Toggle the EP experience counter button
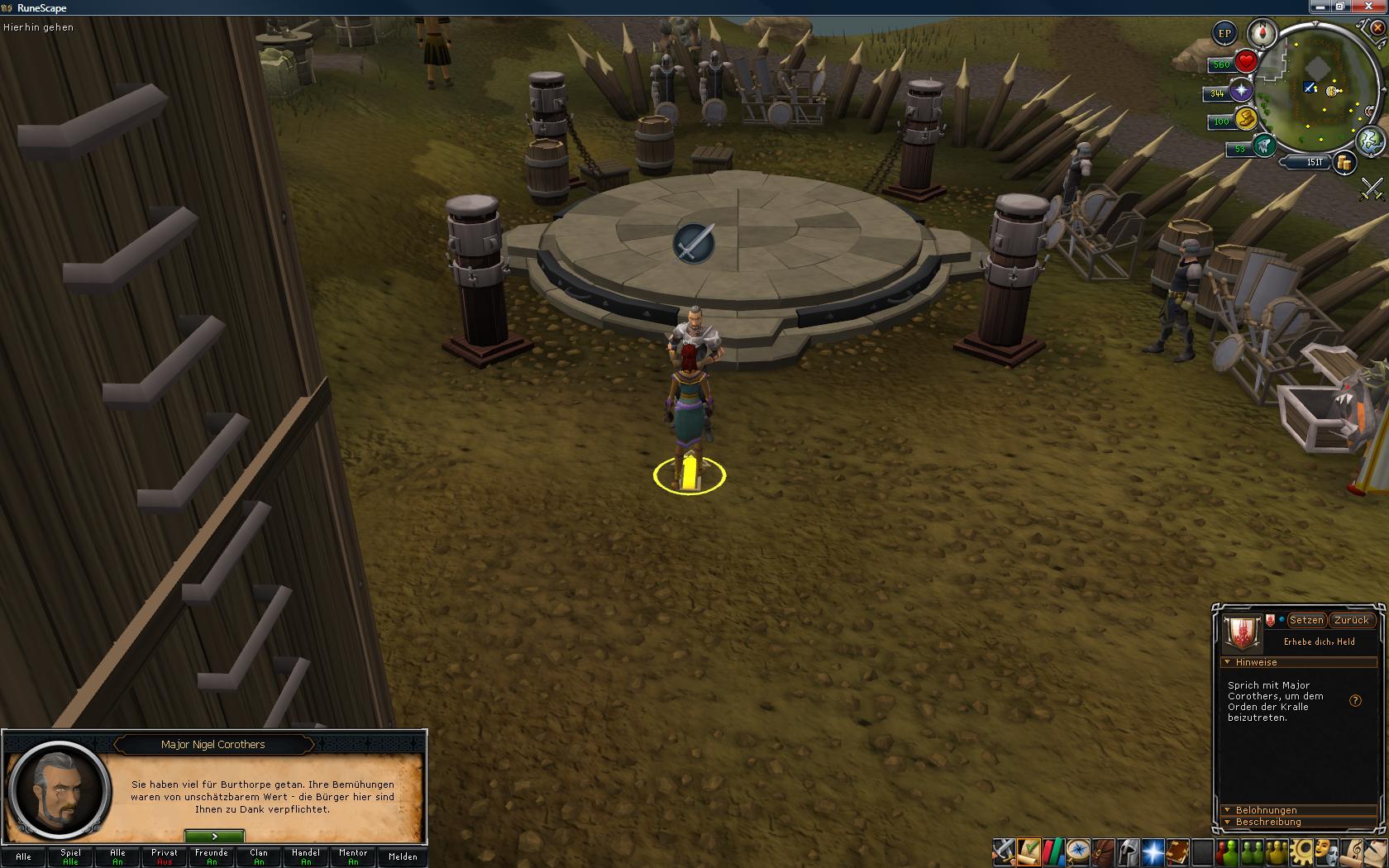This screenshot has width=1389, height=868. tap(1224, 34)
